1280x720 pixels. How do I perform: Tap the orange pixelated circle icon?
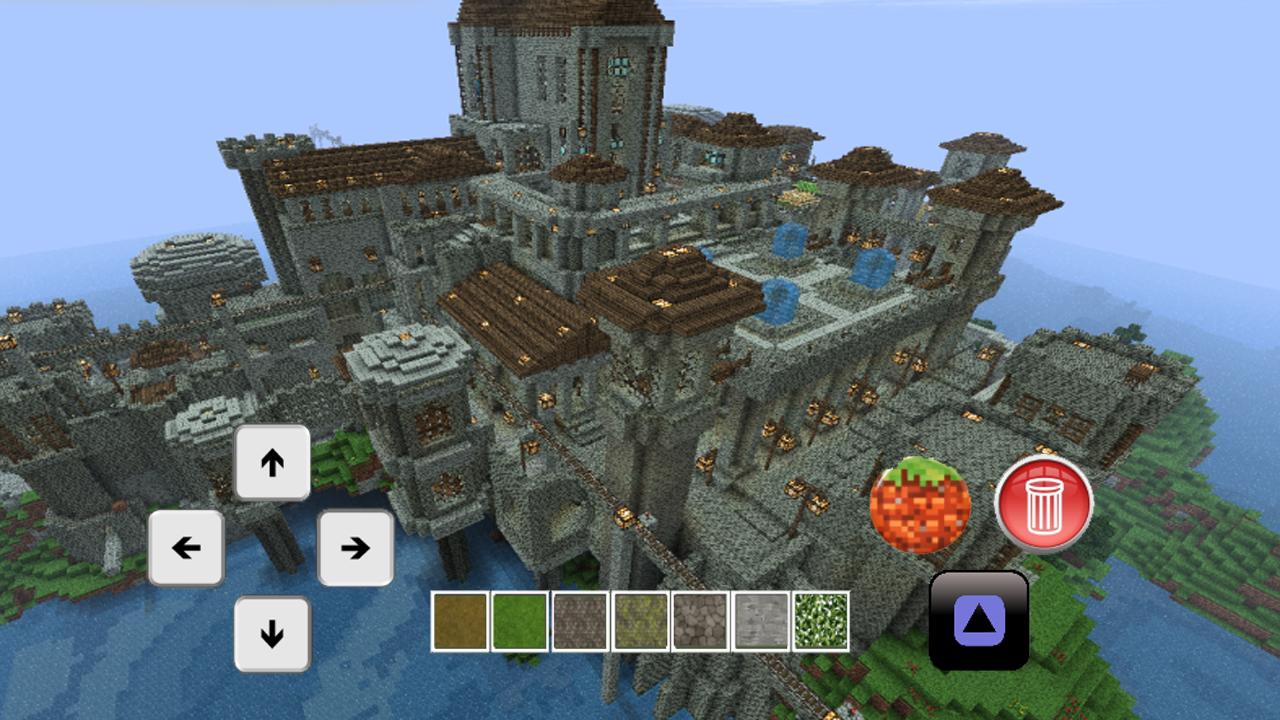920,505
